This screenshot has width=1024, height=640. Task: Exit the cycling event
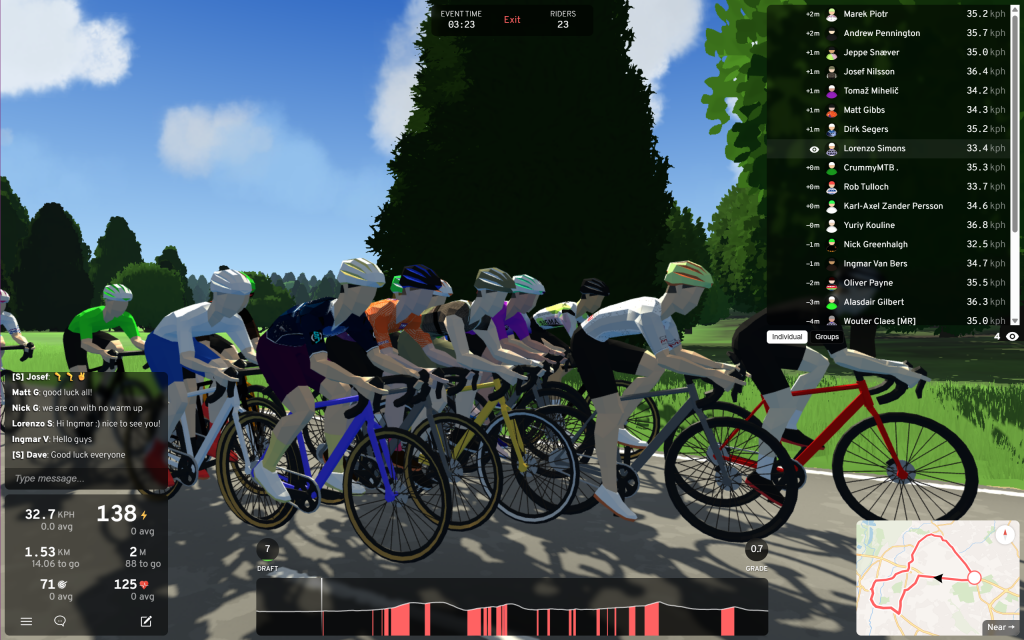pos(512,20)
